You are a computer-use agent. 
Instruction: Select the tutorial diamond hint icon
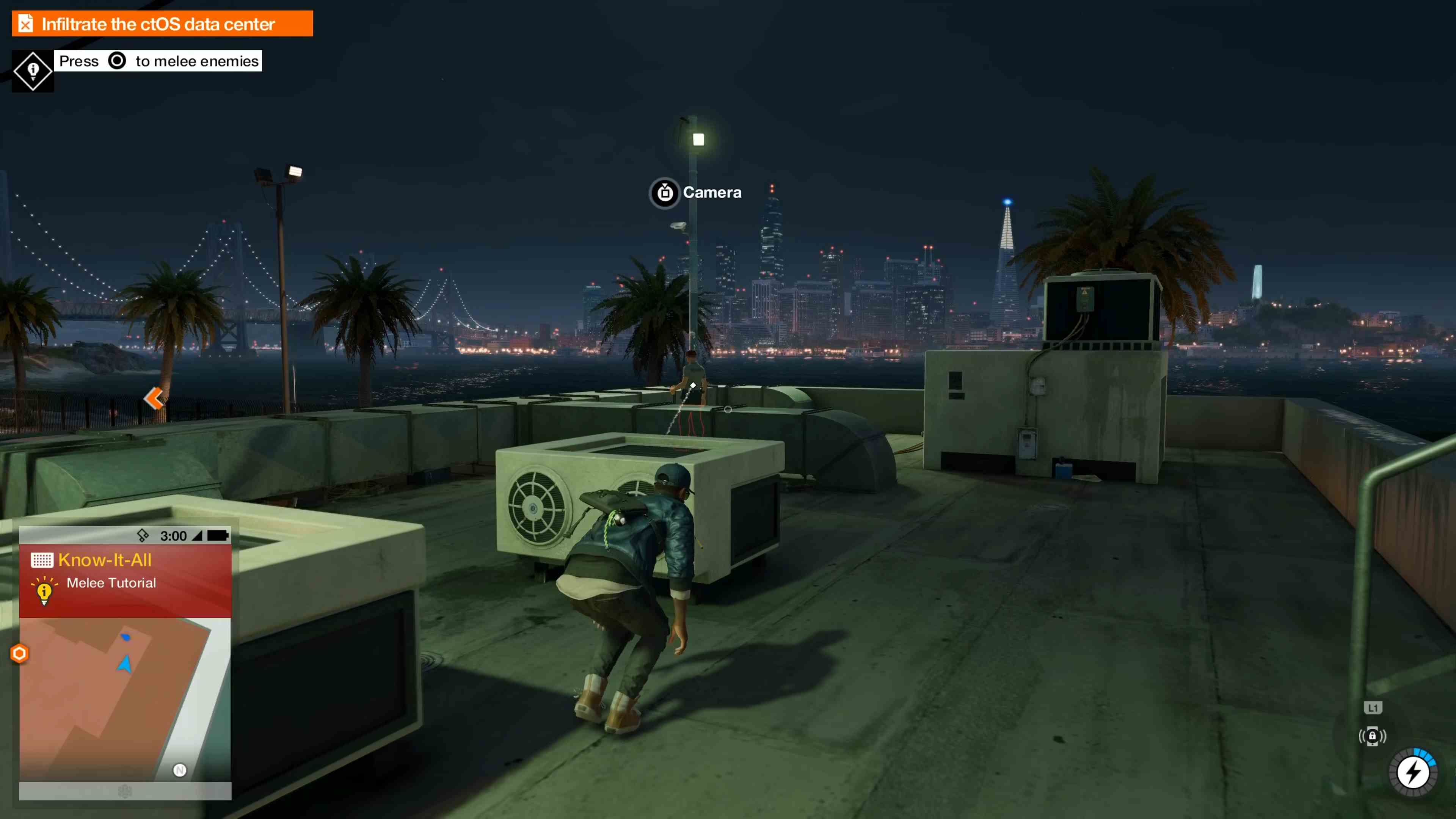point(32,69)
